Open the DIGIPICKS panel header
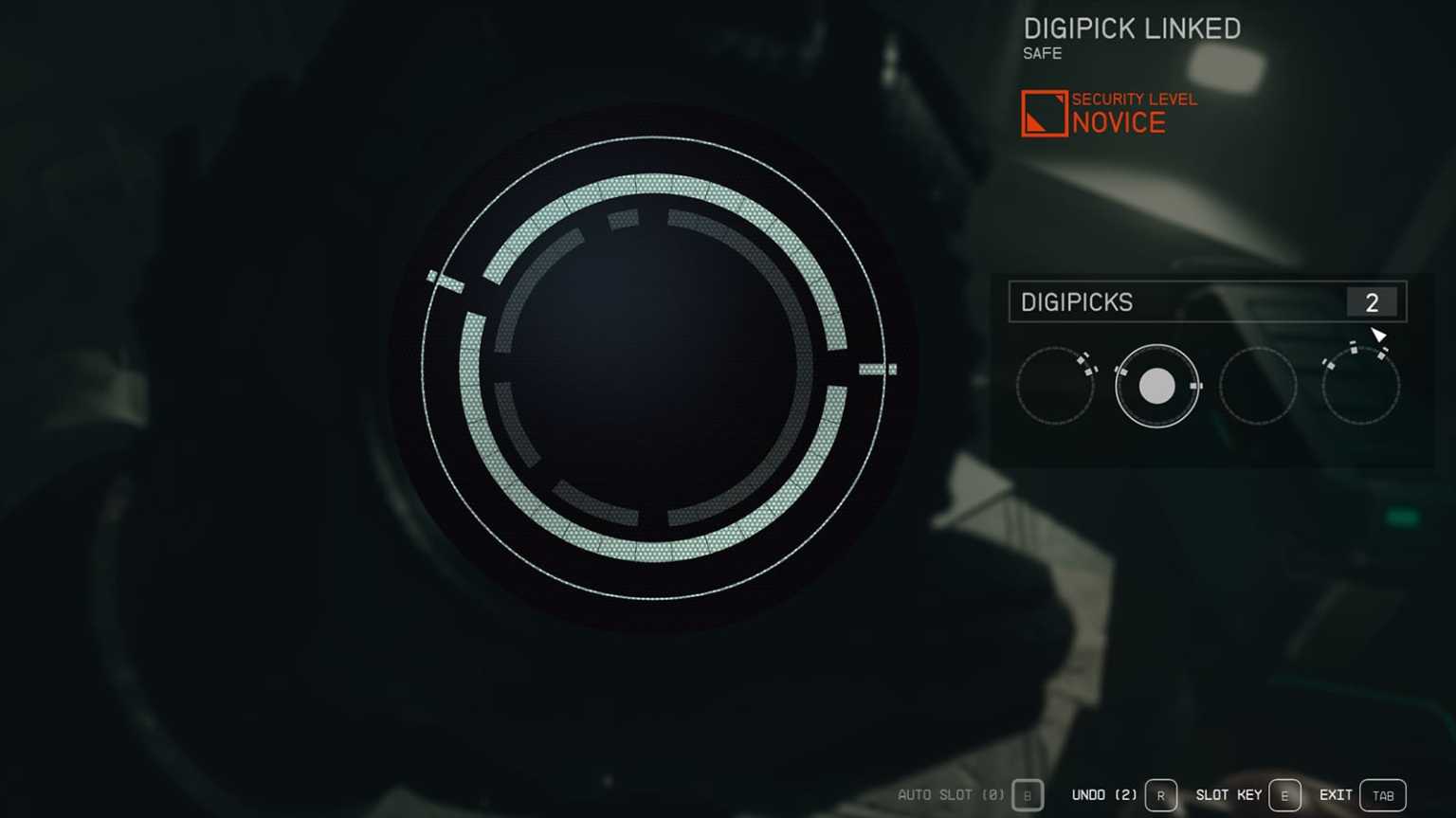Screen dimensions: 1456x818 pyautogui.click(x=1077, y=302)
